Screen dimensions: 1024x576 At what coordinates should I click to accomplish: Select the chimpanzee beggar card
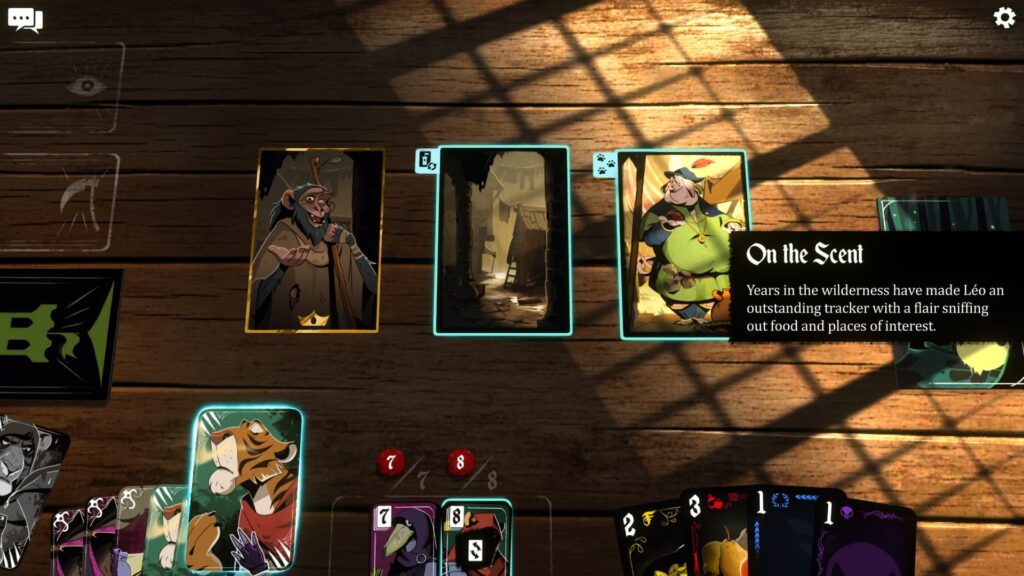click(315, 240)
